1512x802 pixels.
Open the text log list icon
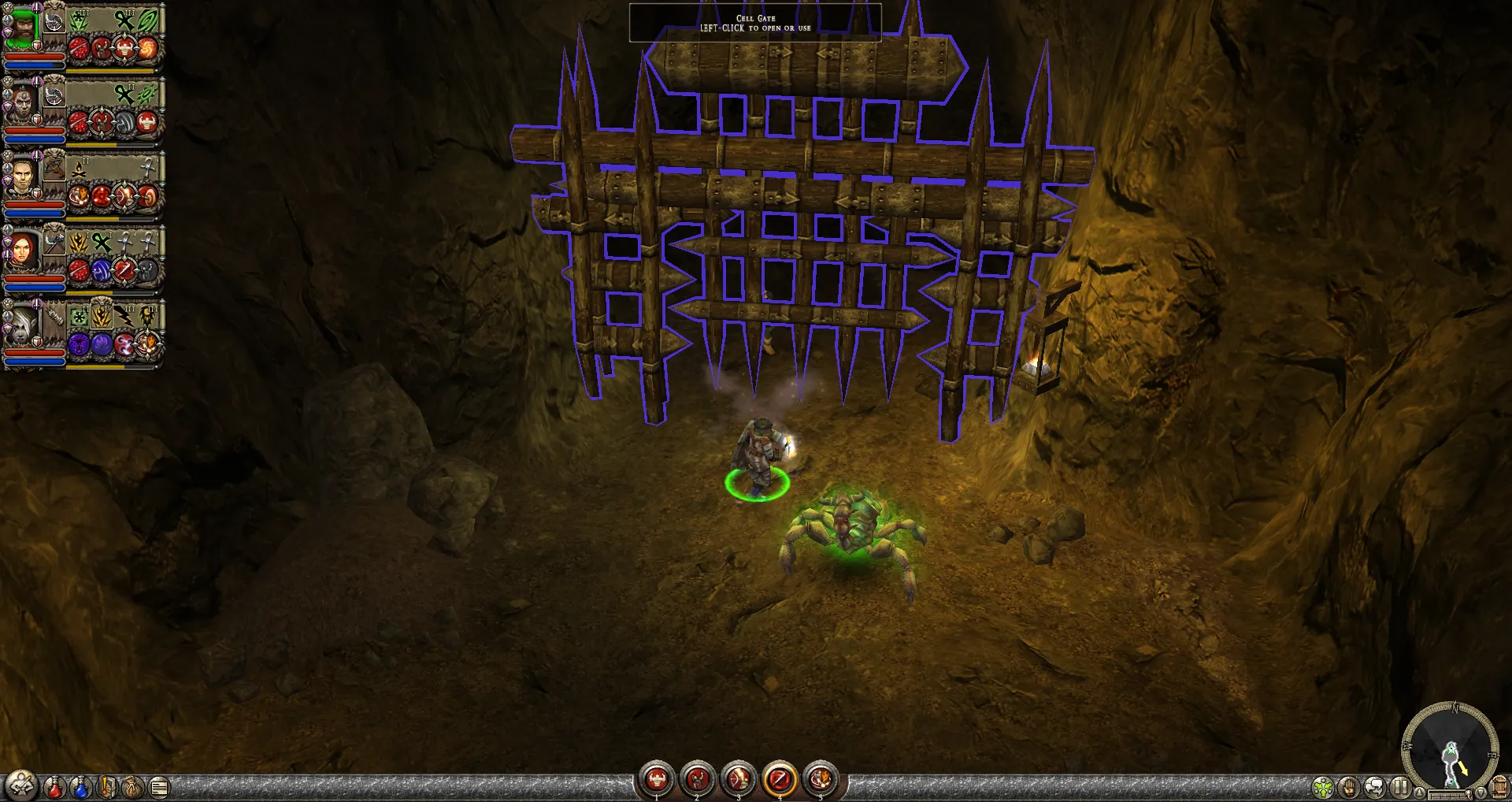[x=159, y=786]
